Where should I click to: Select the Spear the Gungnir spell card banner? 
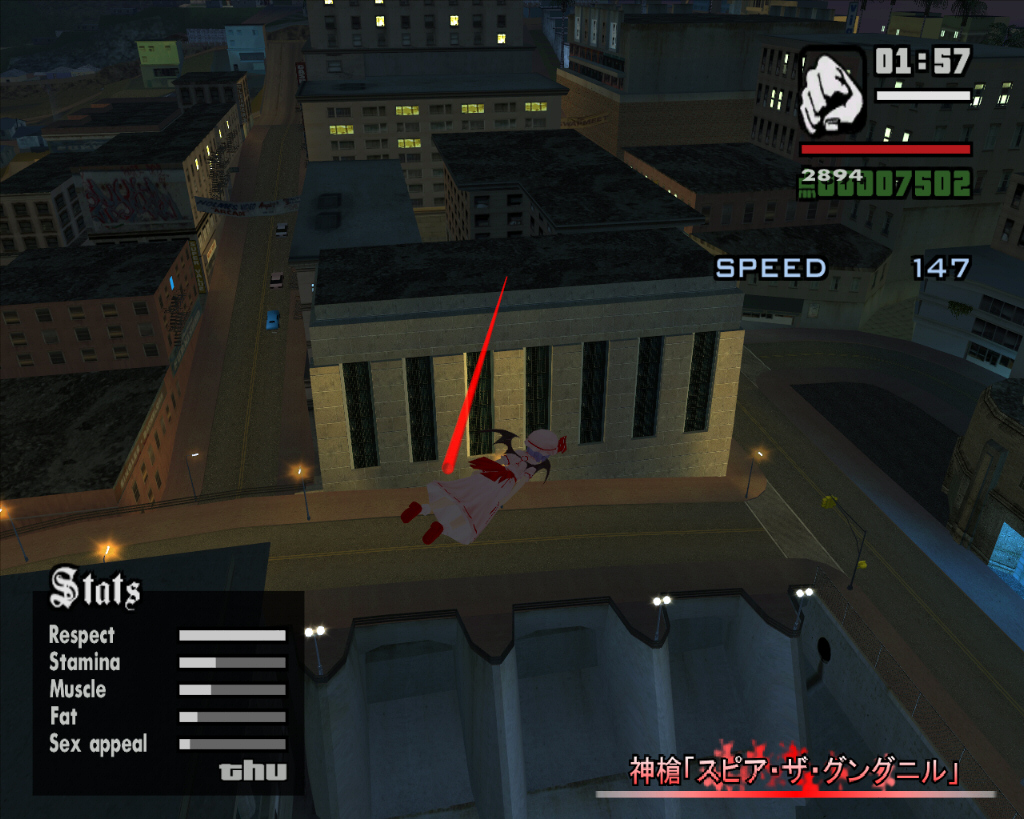[x=795, y=771]
